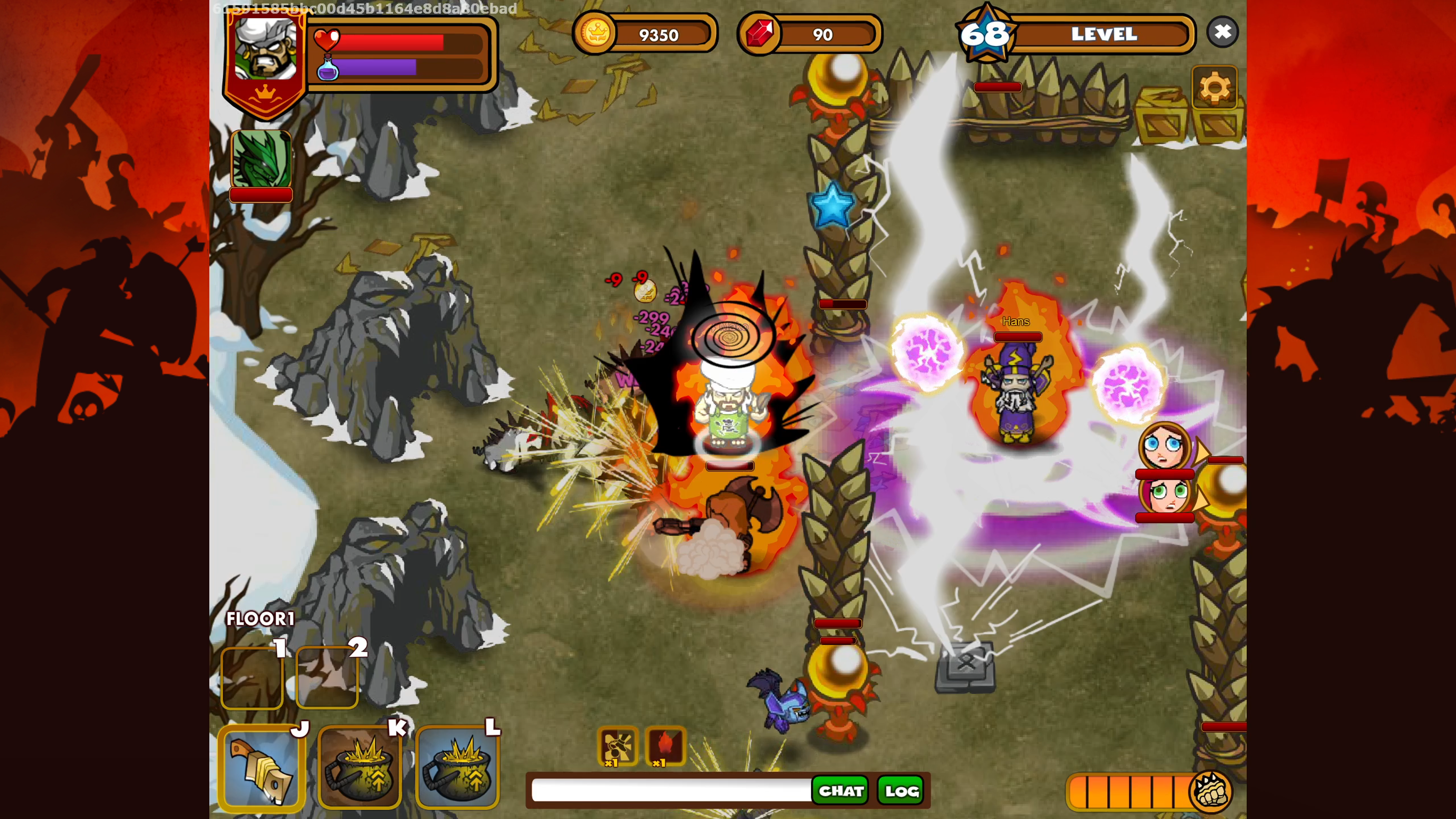Screen dimensions: 1456x819
Task: Click the red gem currency icon
Action: tap(759, 33)
